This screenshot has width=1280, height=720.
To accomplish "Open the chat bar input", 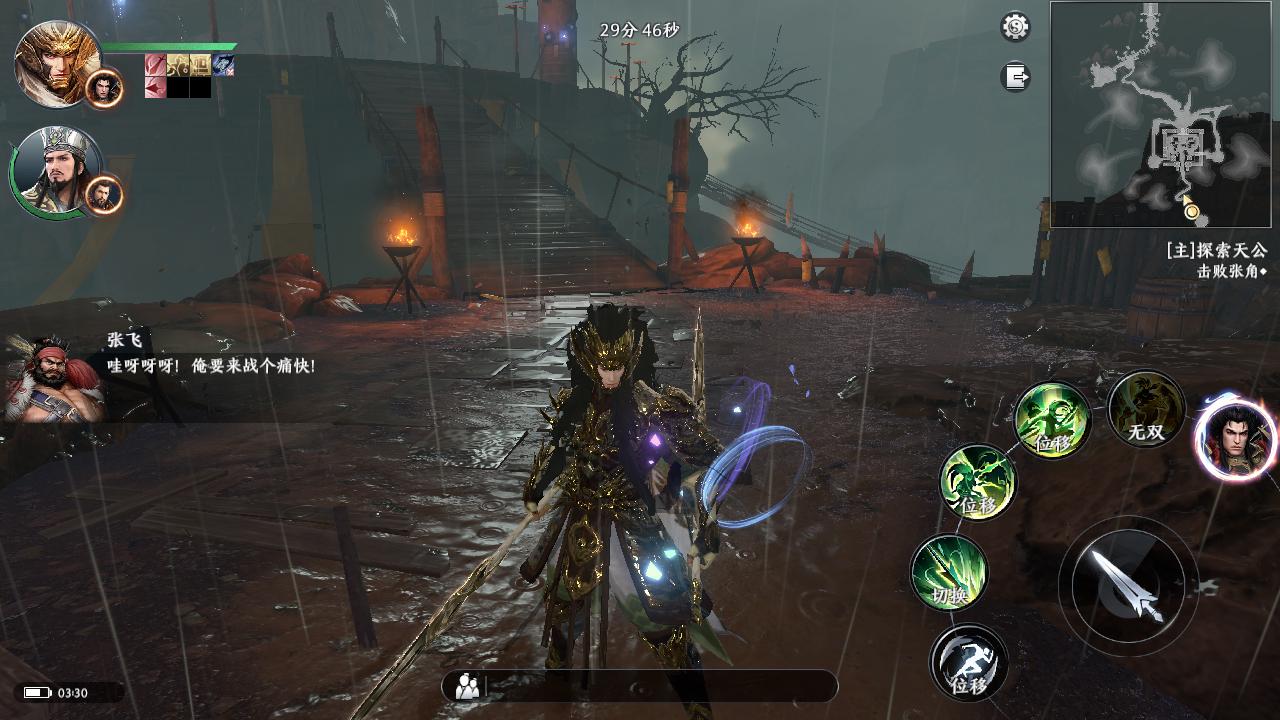I will pyautogui.click(x=660, y=686).
